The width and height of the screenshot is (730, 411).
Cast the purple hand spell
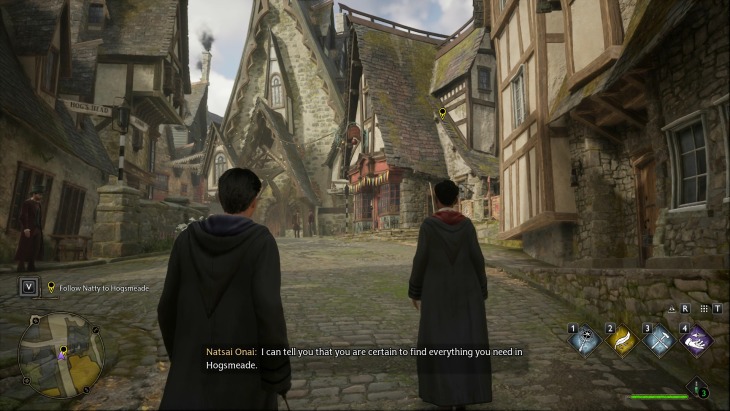point(695,341)
